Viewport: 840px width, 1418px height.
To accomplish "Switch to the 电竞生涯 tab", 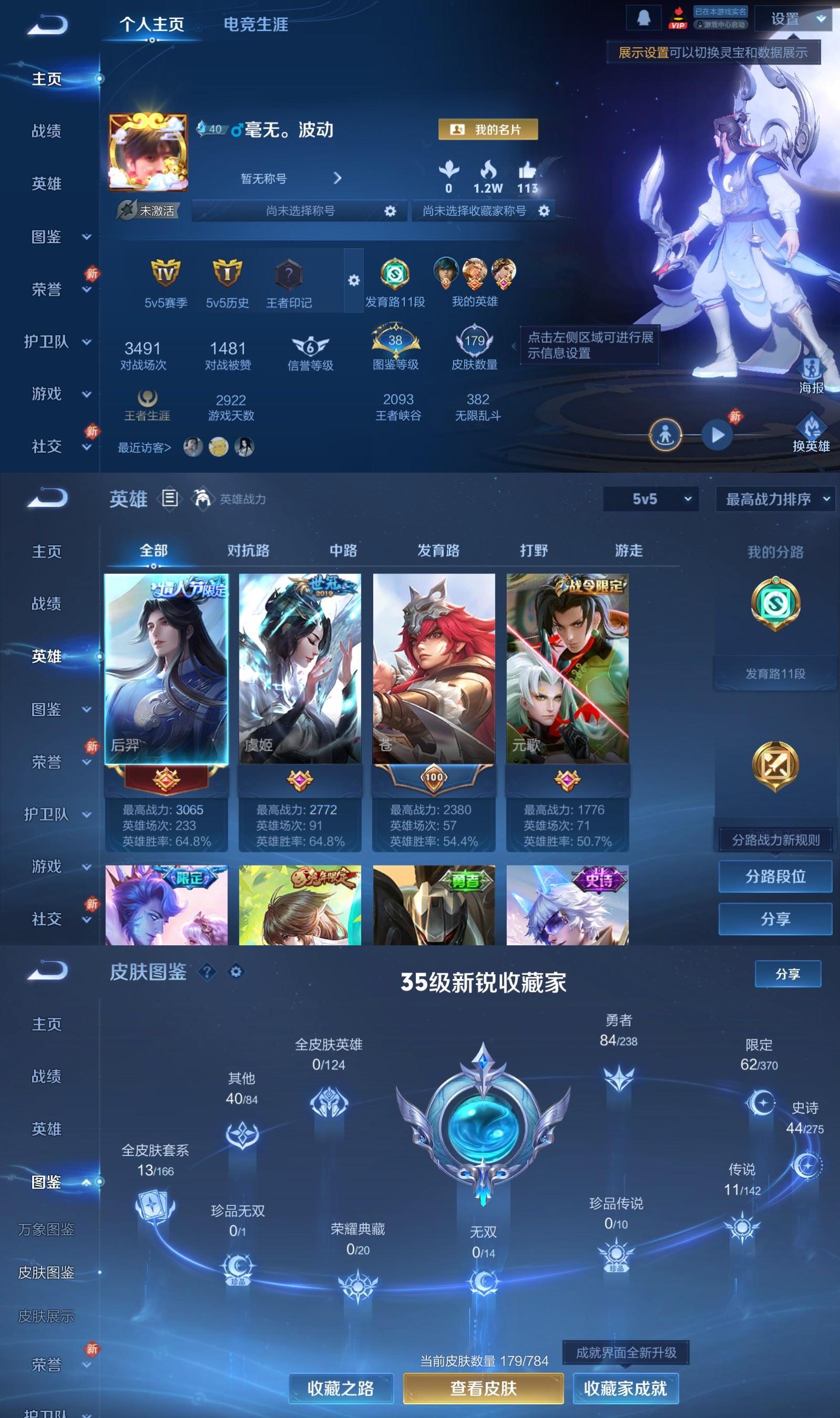I will [255, 24].
